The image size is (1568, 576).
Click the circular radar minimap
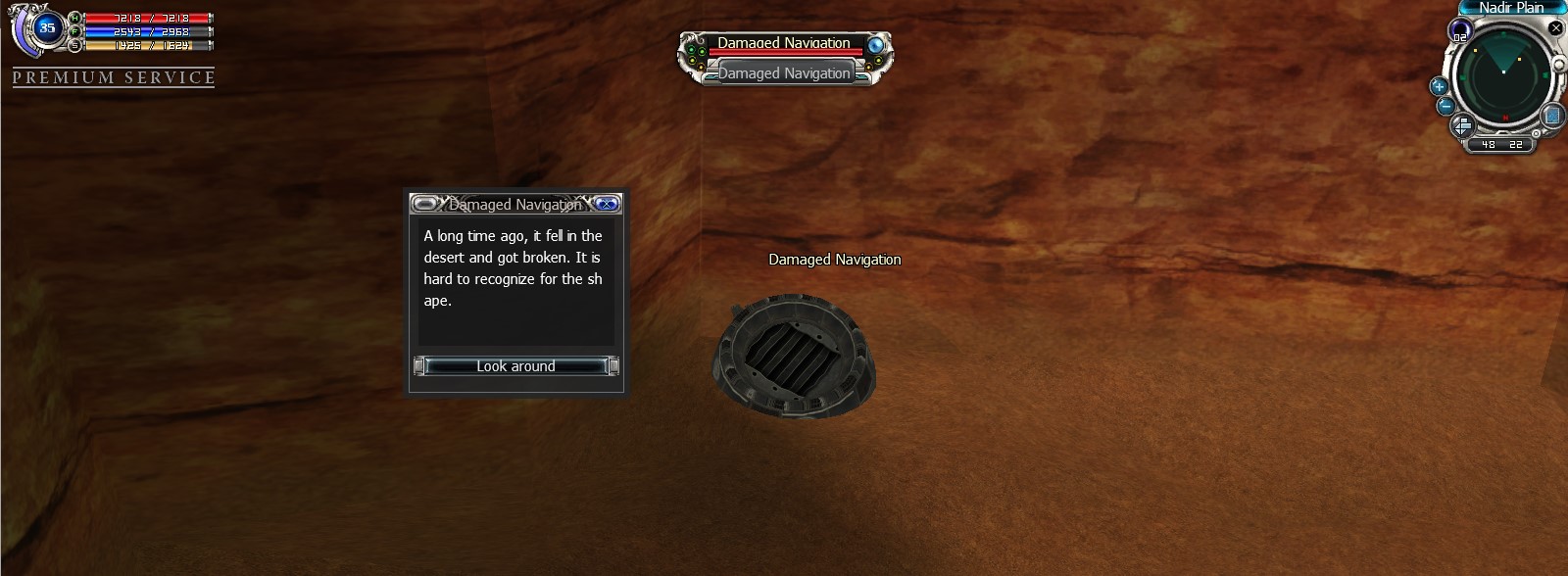(1501, 76)
